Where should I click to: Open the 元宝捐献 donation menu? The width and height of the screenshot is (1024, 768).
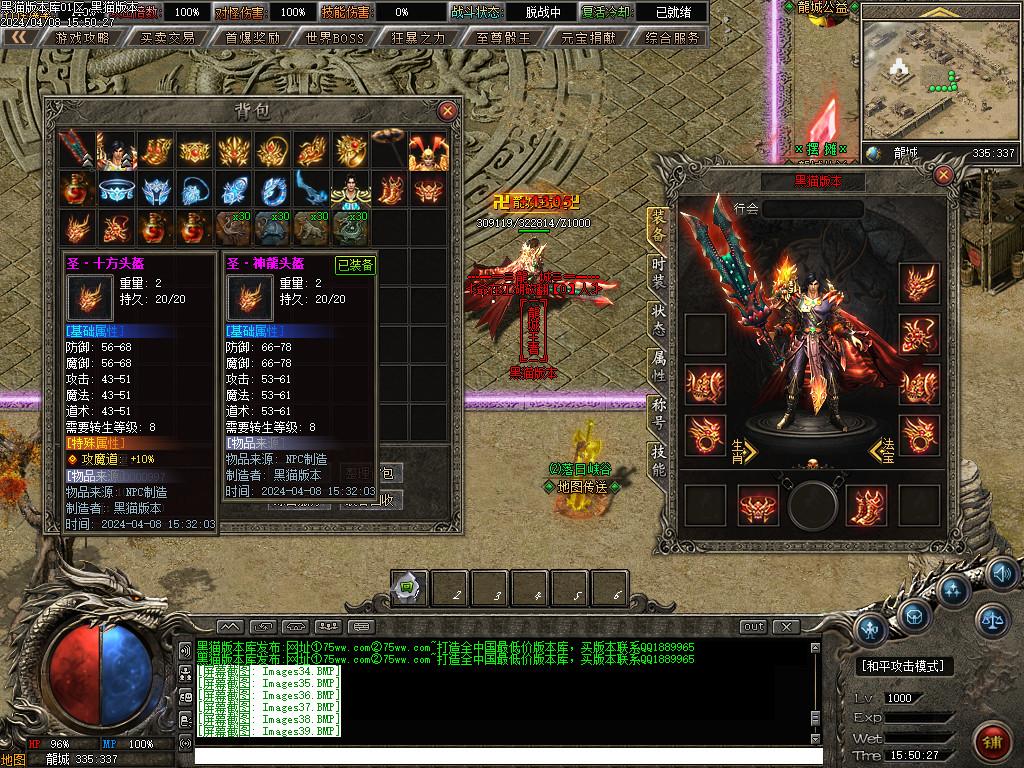click(589, 38)
